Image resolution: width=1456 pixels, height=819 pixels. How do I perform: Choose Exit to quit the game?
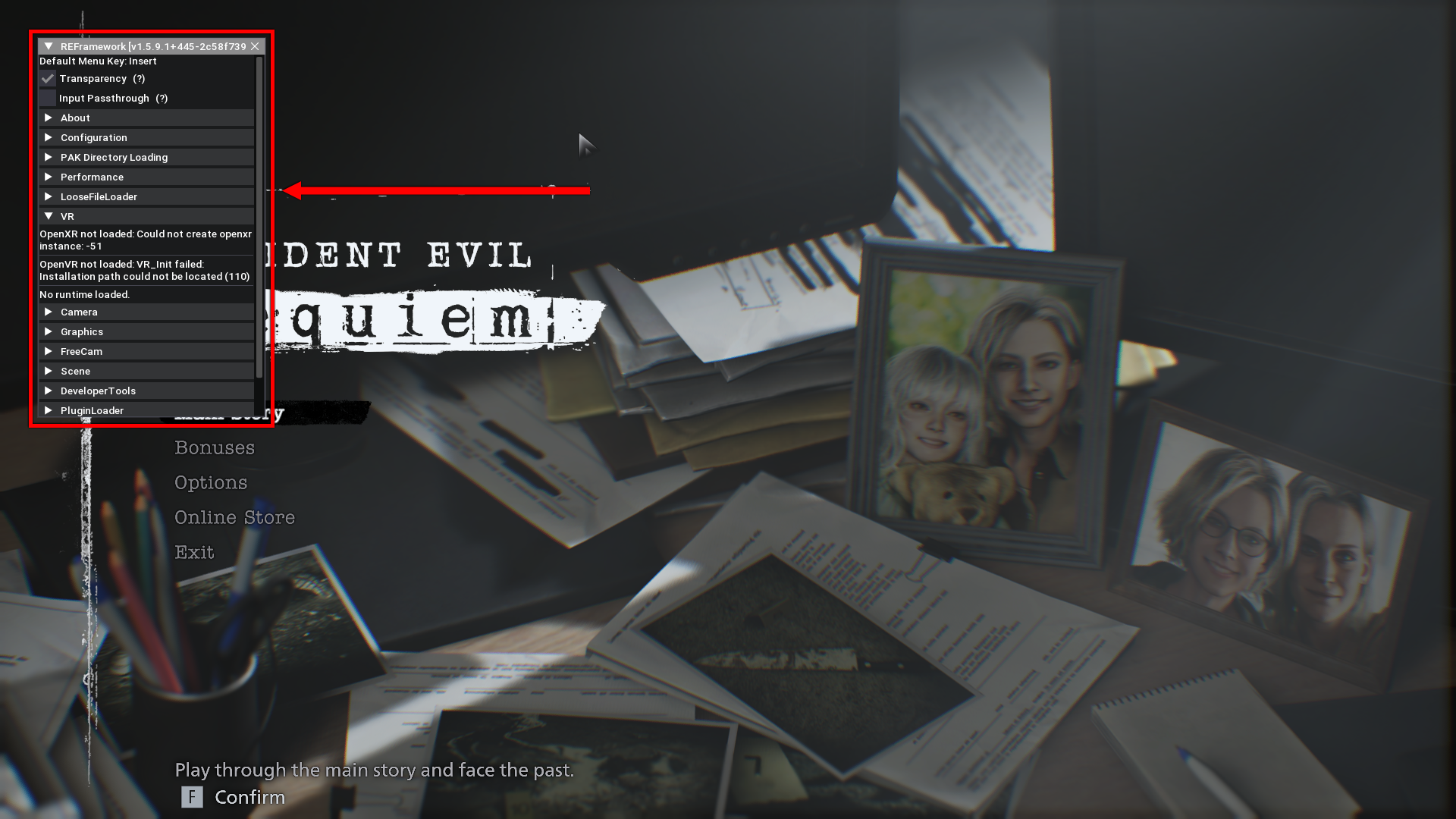(x=194, y=553)
